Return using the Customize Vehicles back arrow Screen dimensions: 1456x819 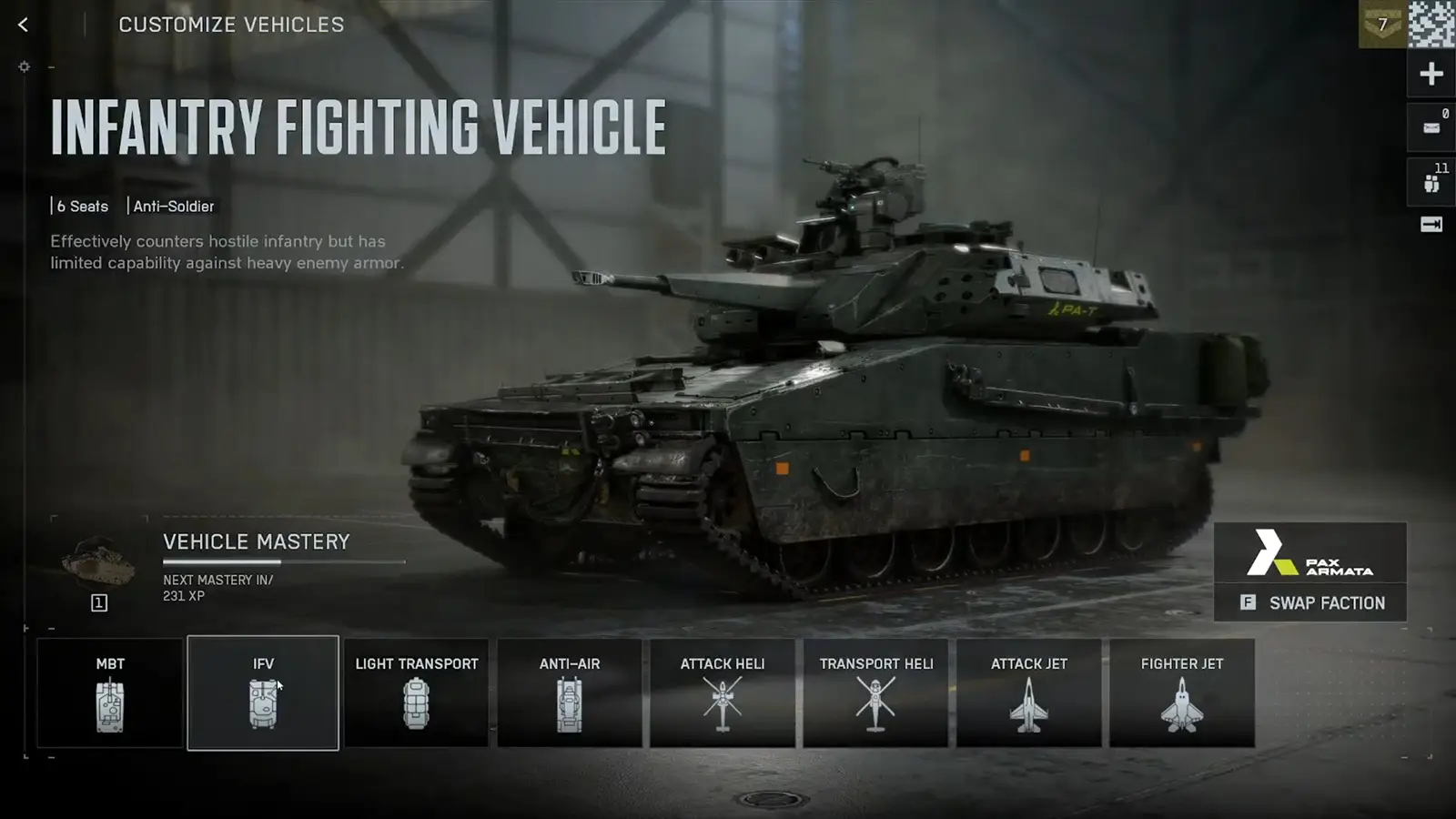click(x=22, y=25)
